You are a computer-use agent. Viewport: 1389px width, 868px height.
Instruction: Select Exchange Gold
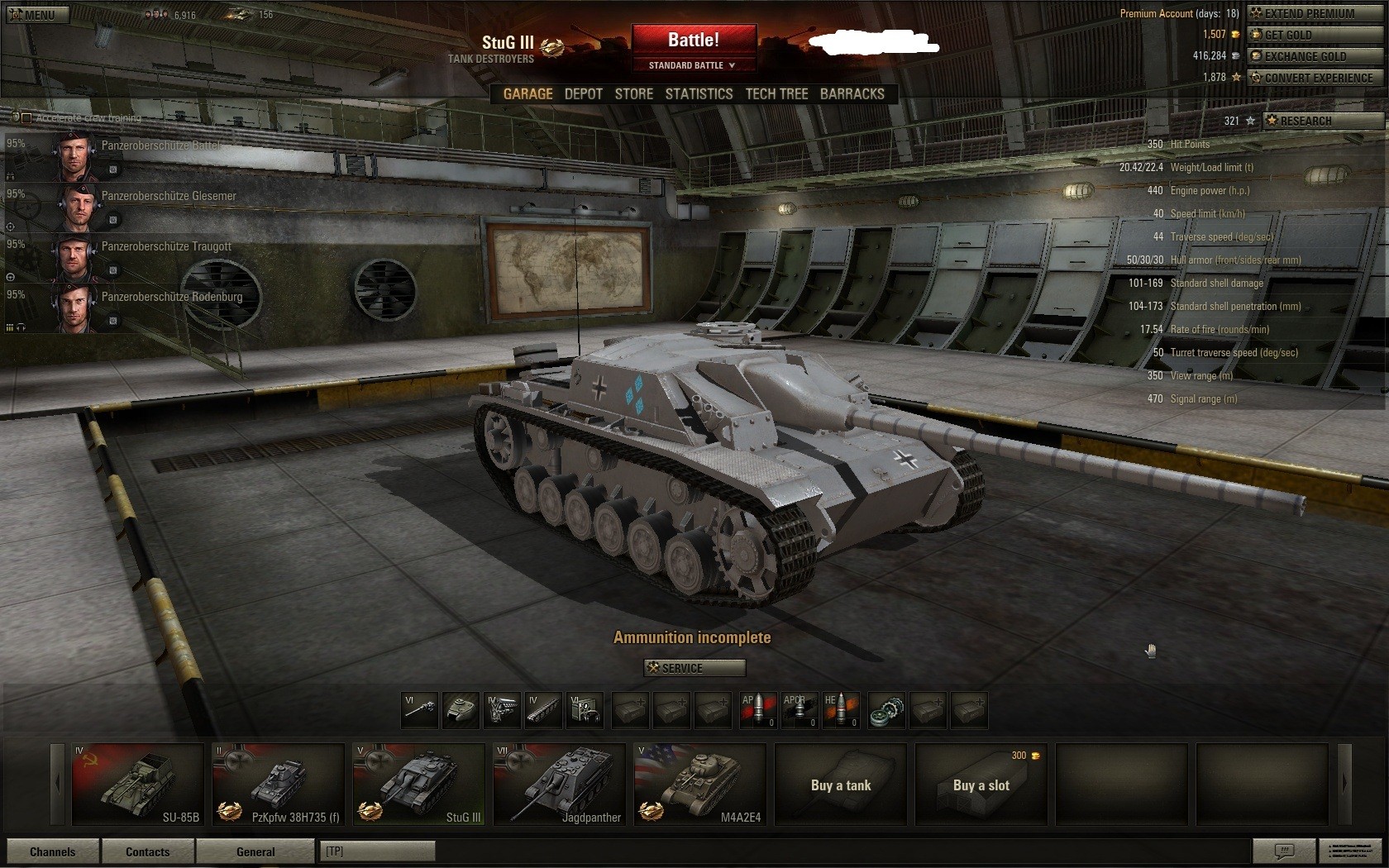[1315, 56]
